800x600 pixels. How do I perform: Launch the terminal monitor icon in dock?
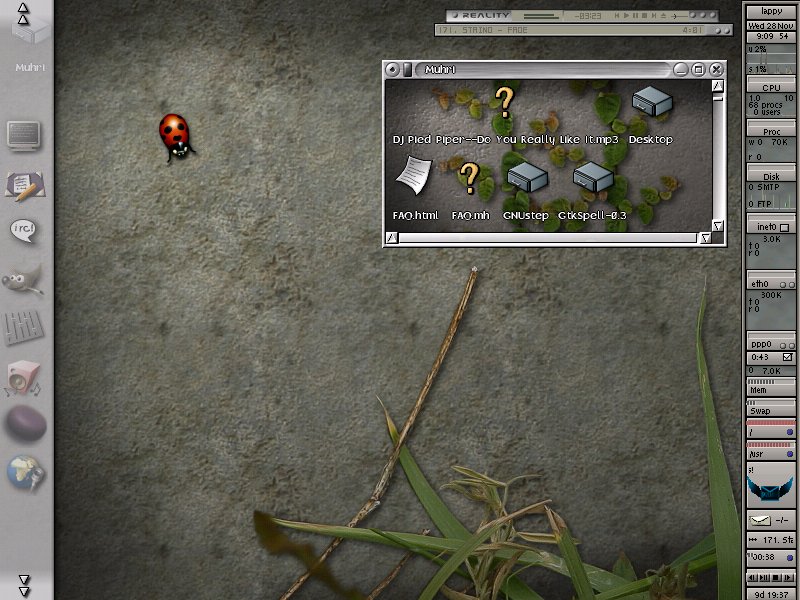(x=24, y=134)
